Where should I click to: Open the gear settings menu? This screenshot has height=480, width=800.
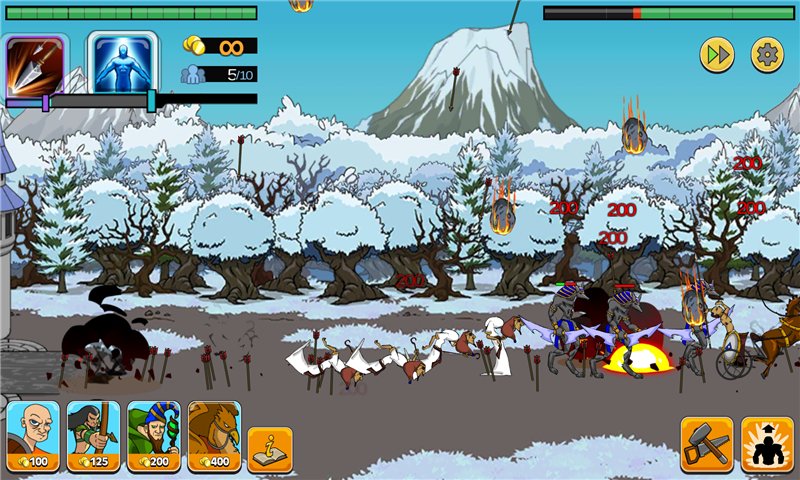coord(767,55)
